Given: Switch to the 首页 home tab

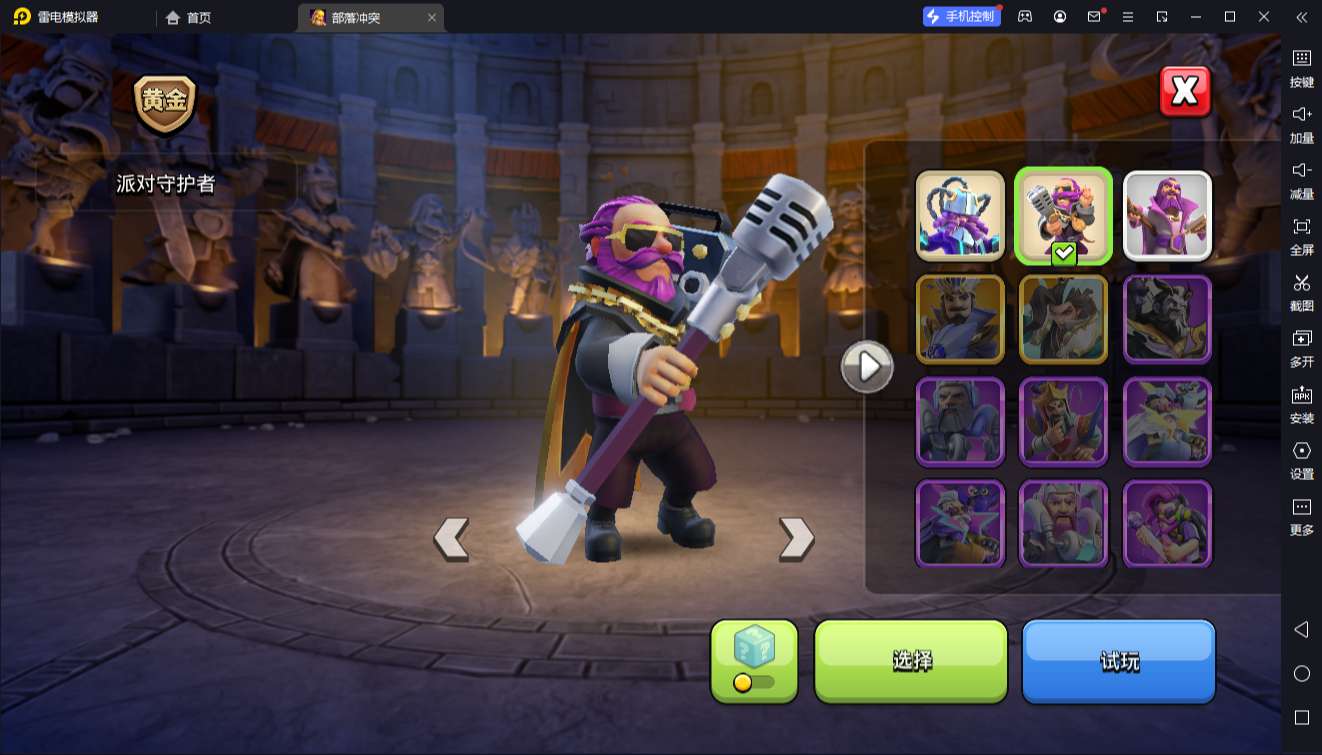Looking at the screenshot, I should coord(189,17).
